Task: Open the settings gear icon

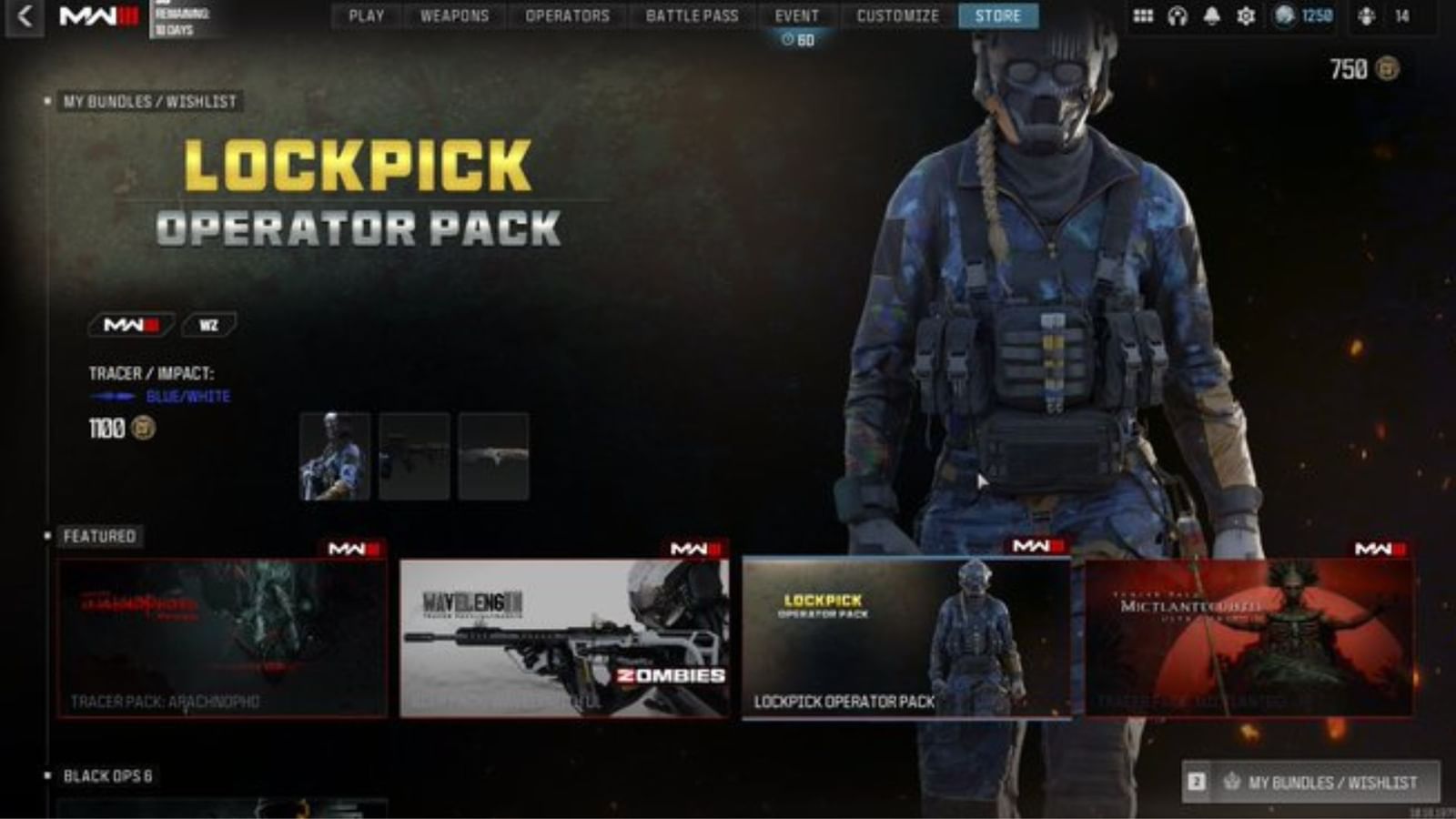Action: pos(1248,15)
